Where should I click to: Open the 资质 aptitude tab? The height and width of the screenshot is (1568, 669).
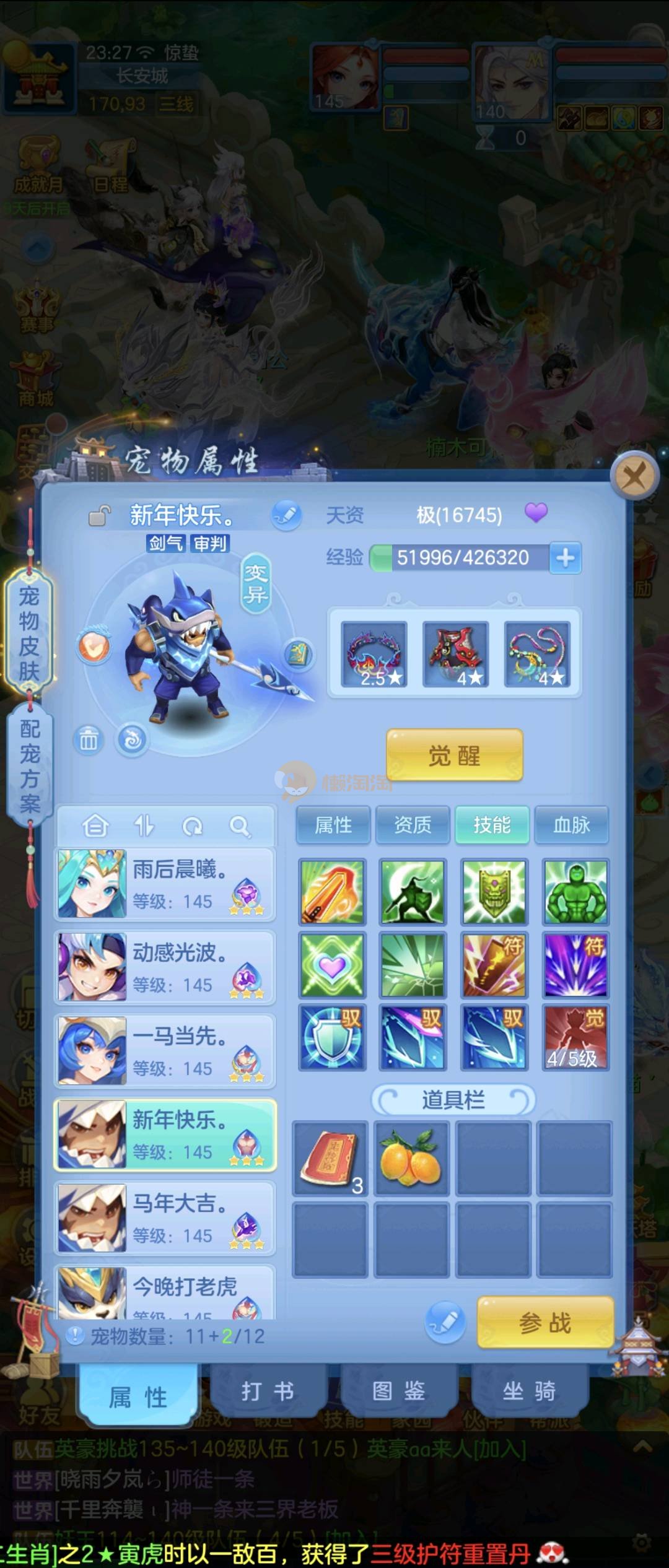coord(413,825)
